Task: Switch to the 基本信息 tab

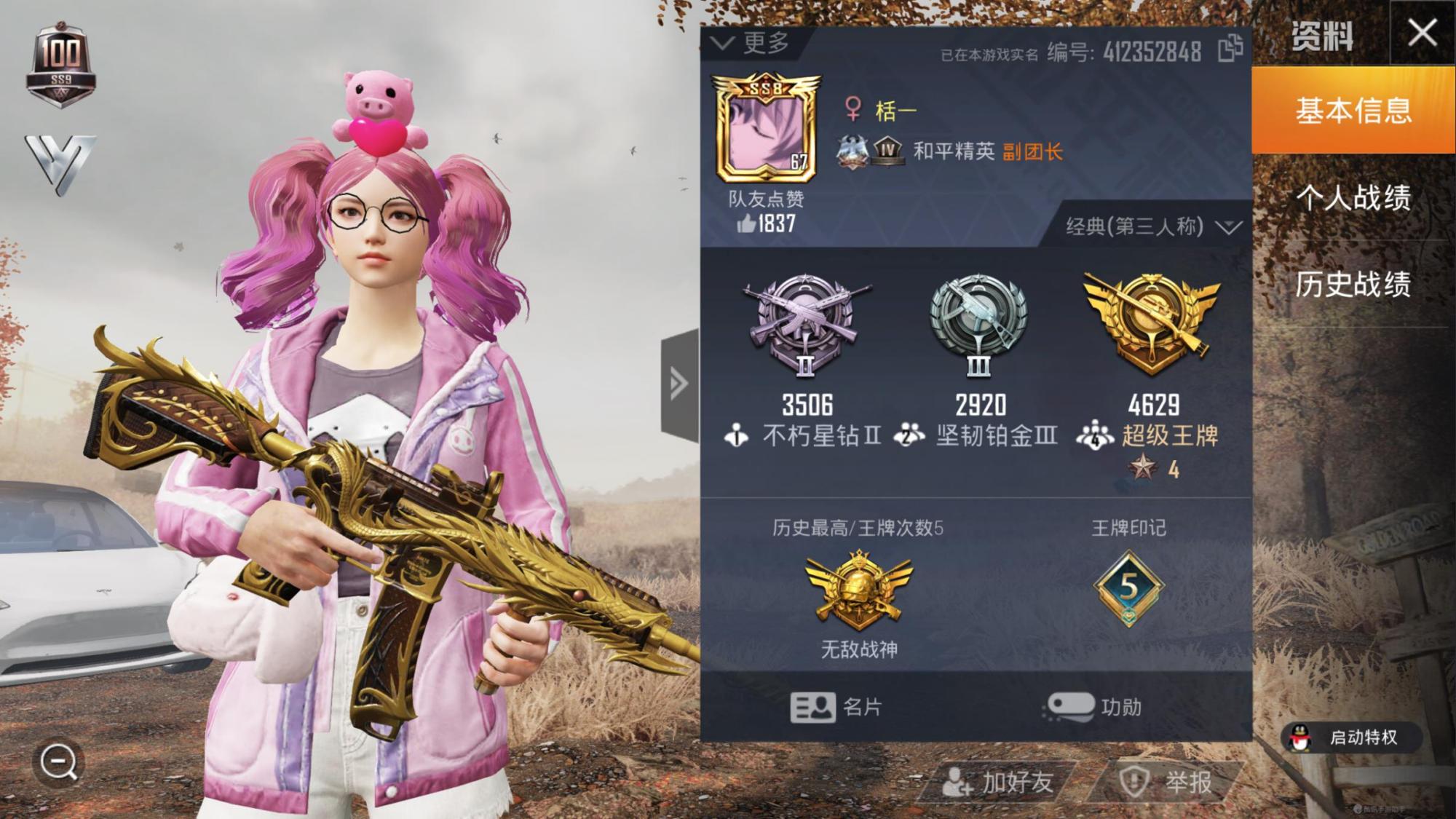Action: click(x=1353, y=111)
